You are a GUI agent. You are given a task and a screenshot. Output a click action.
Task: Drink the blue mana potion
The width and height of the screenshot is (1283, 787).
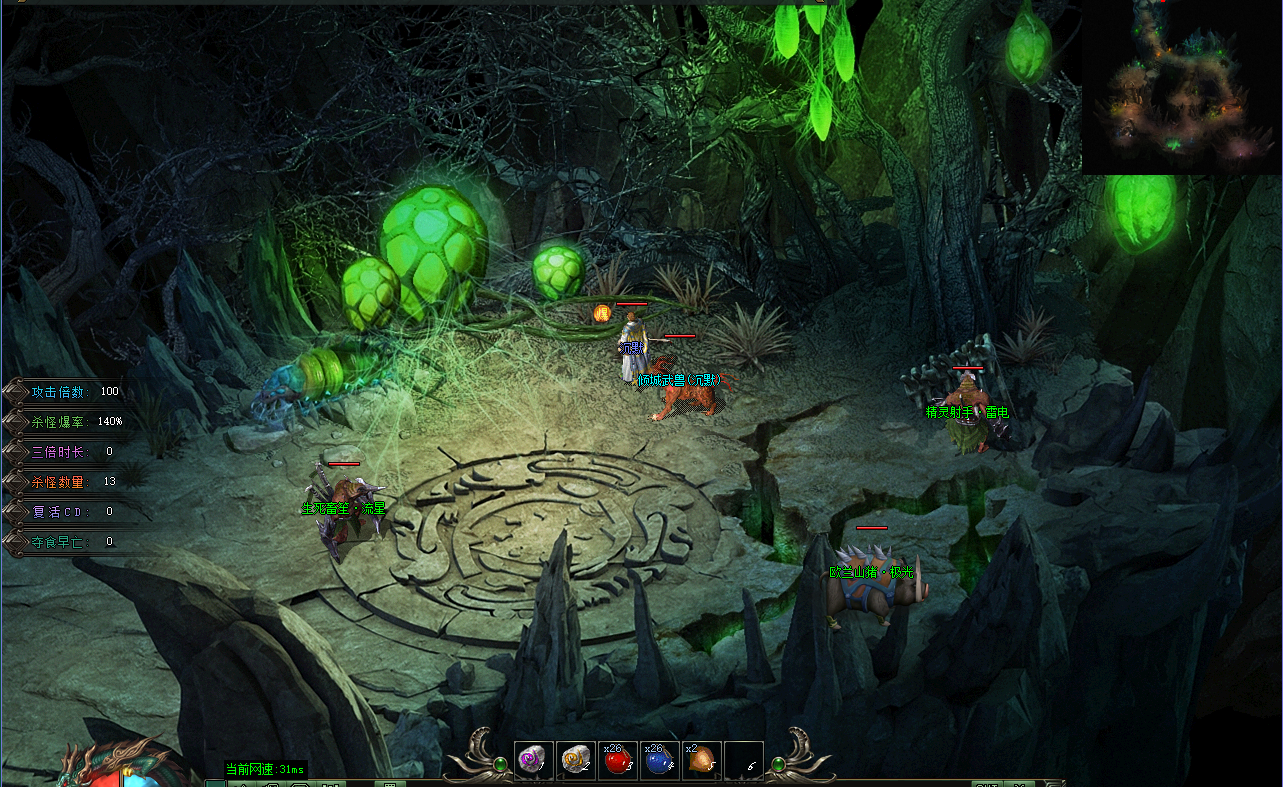click(659, 761)
